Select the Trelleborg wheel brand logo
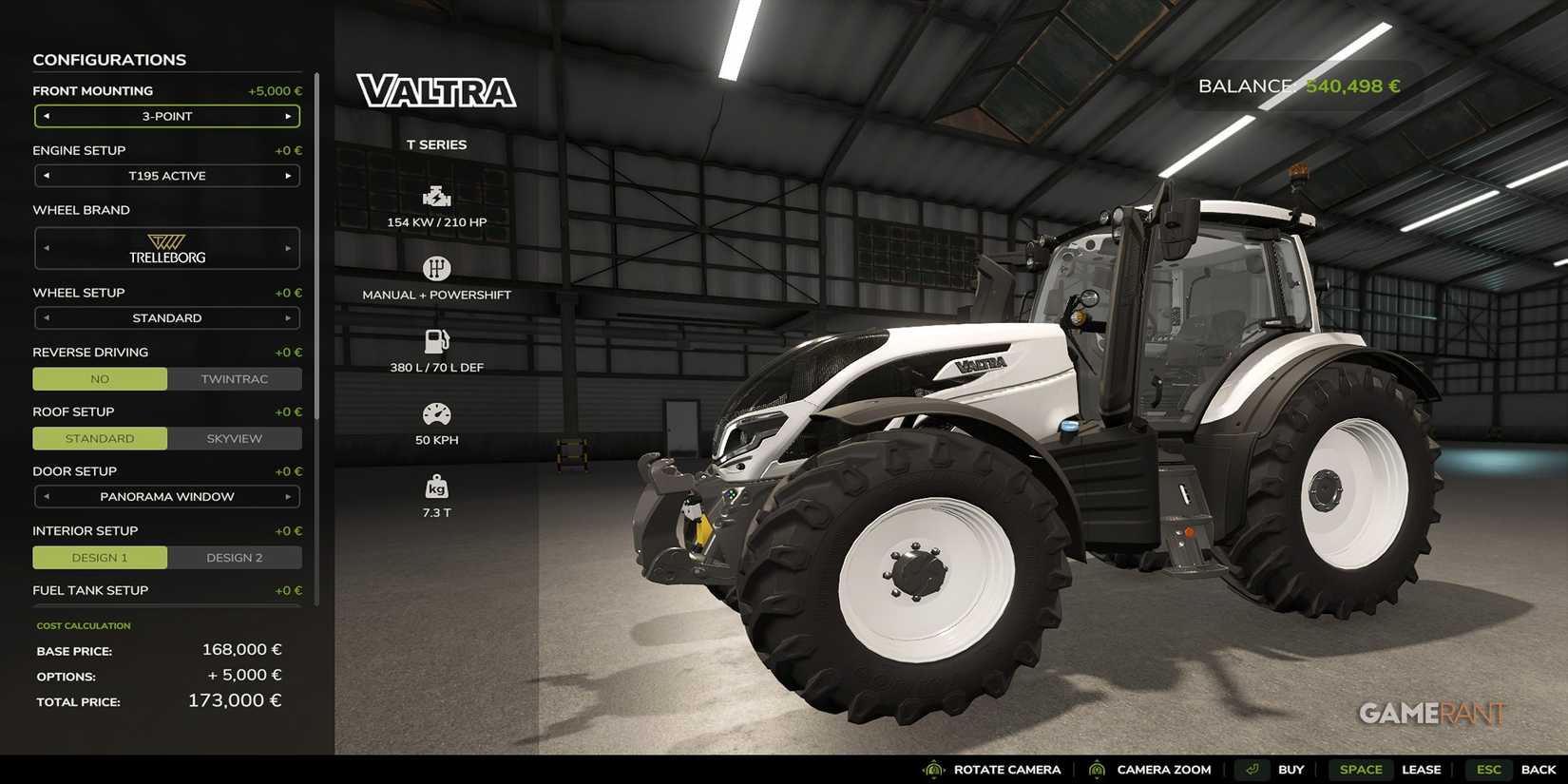Viewport: 1568px width, 784px height. click(166, 247)
